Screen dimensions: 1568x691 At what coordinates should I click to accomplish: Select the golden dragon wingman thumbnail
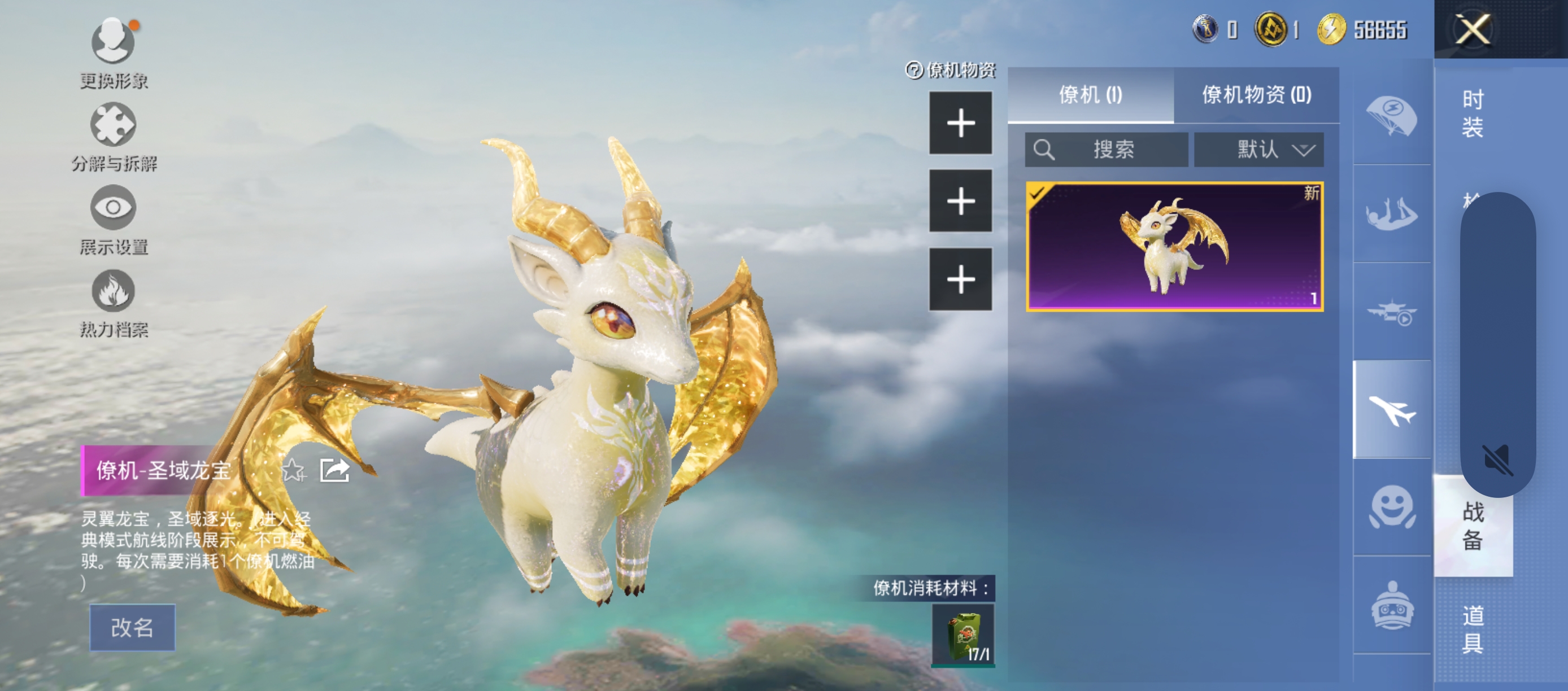(x=1174, y=247)
